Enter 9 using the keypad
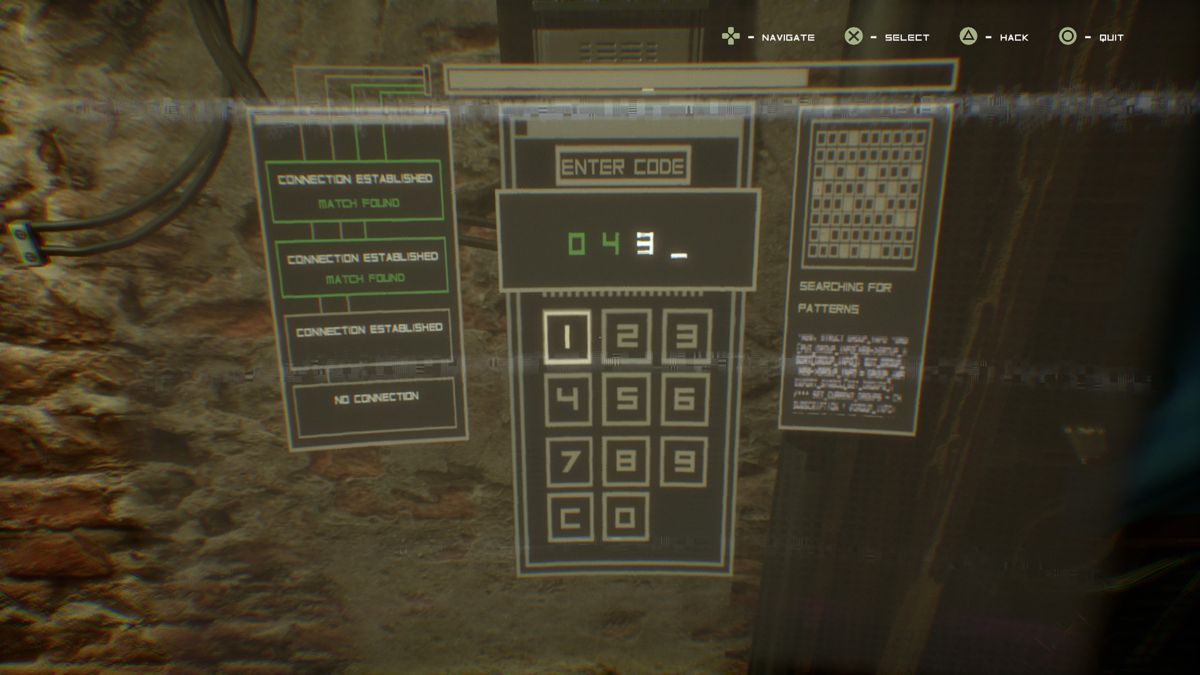1200x675 pixels. click(x=685, y=460)
